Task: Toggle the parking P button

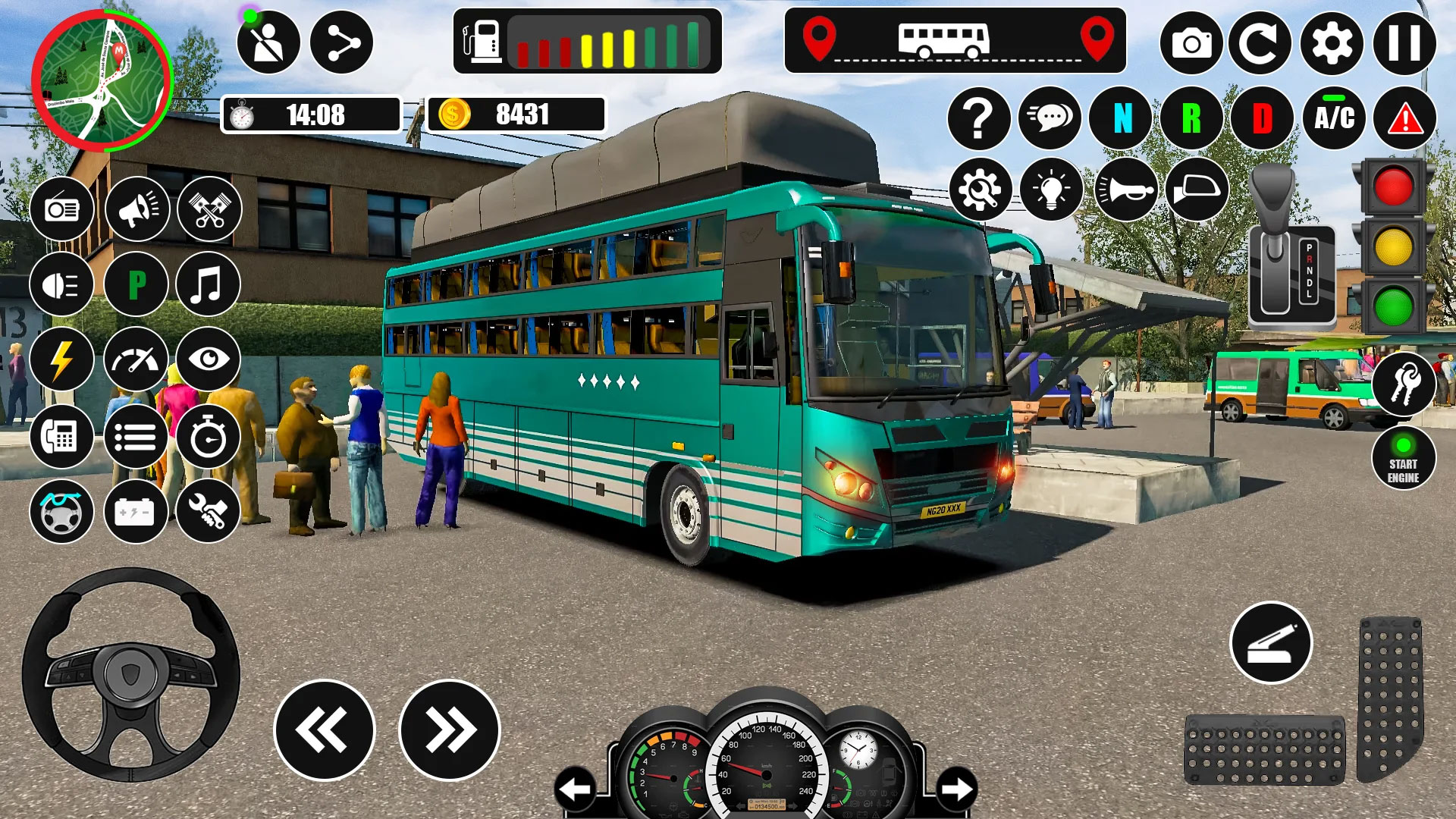Action: pyautogui.click(x=136, y=284)
